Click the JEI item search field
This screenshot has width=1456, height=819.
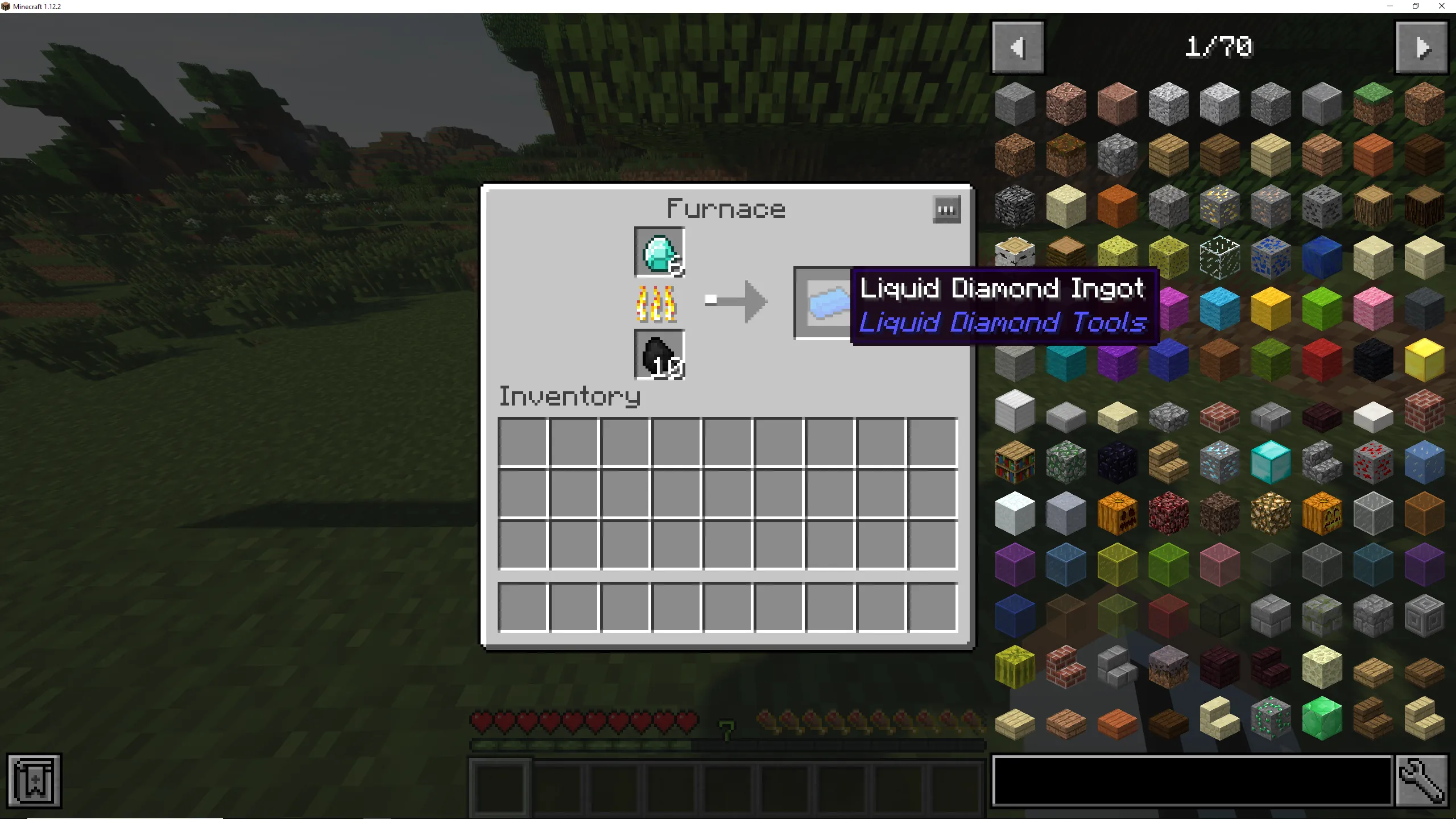(x=1189, y=781)
